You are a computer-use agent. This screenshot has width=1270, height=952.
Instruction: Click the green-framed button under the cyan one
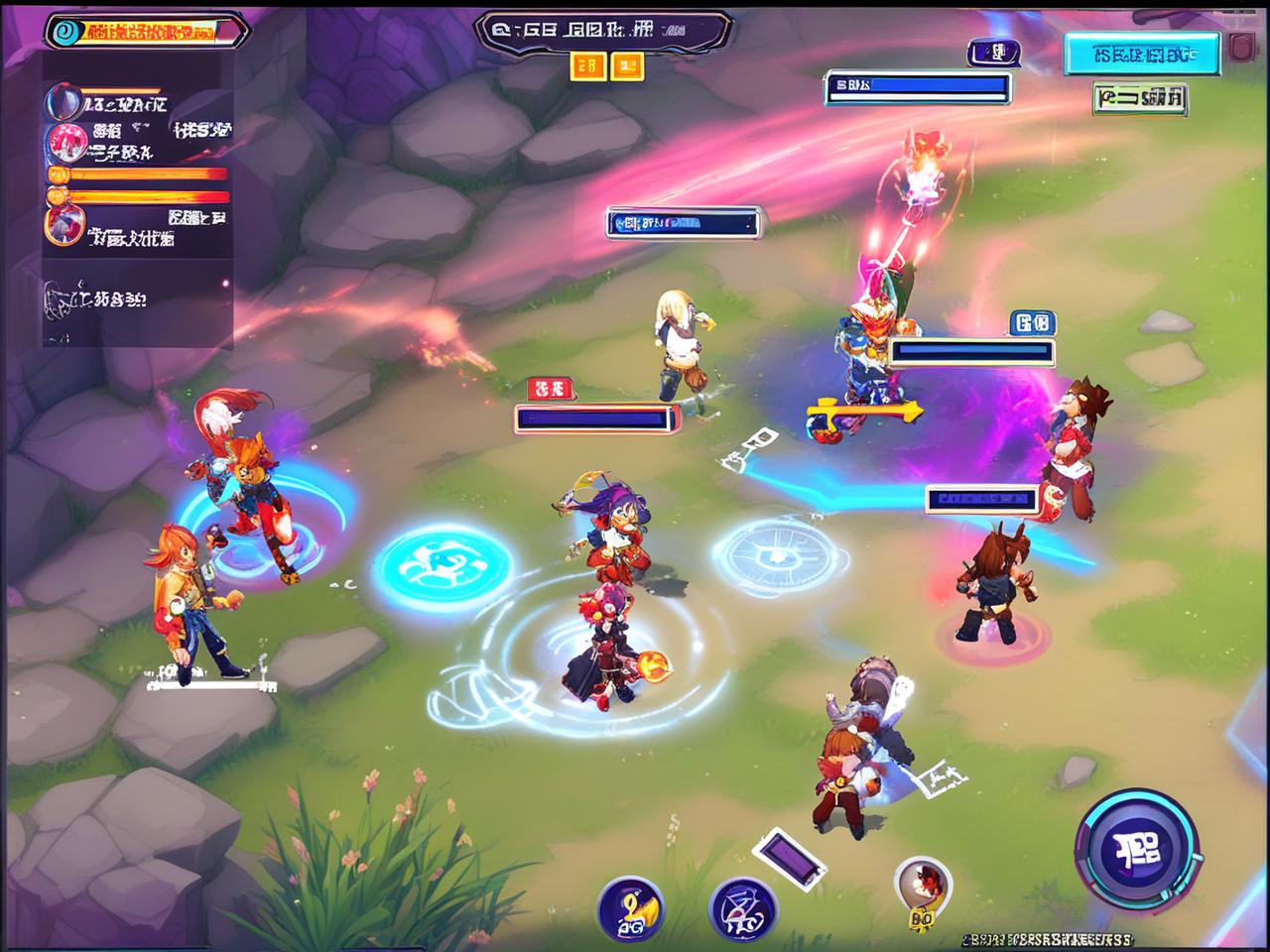click(x=1141, y=98)
